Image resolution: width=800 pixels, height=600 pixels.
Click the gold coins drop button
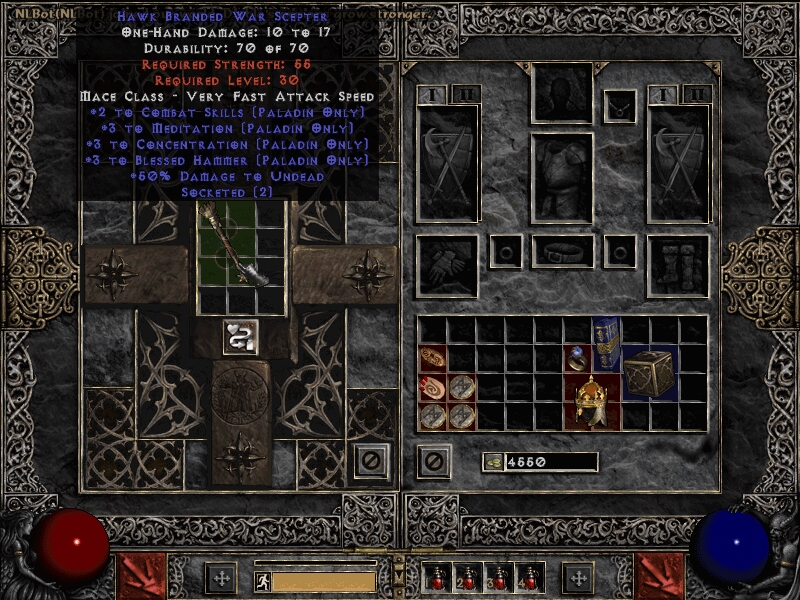(x=492, y=462)
